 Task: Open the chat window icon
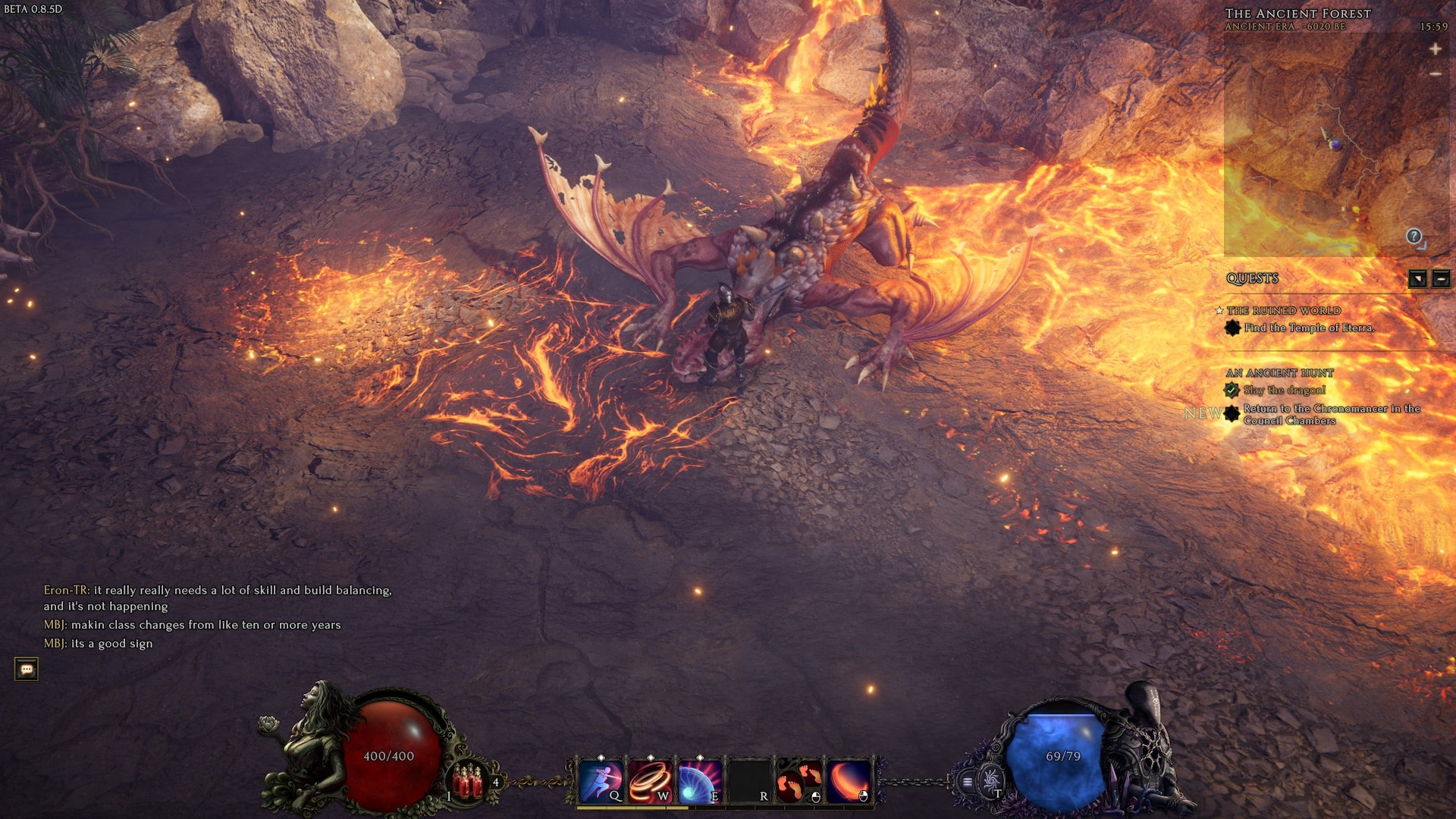tap(27, 669)
